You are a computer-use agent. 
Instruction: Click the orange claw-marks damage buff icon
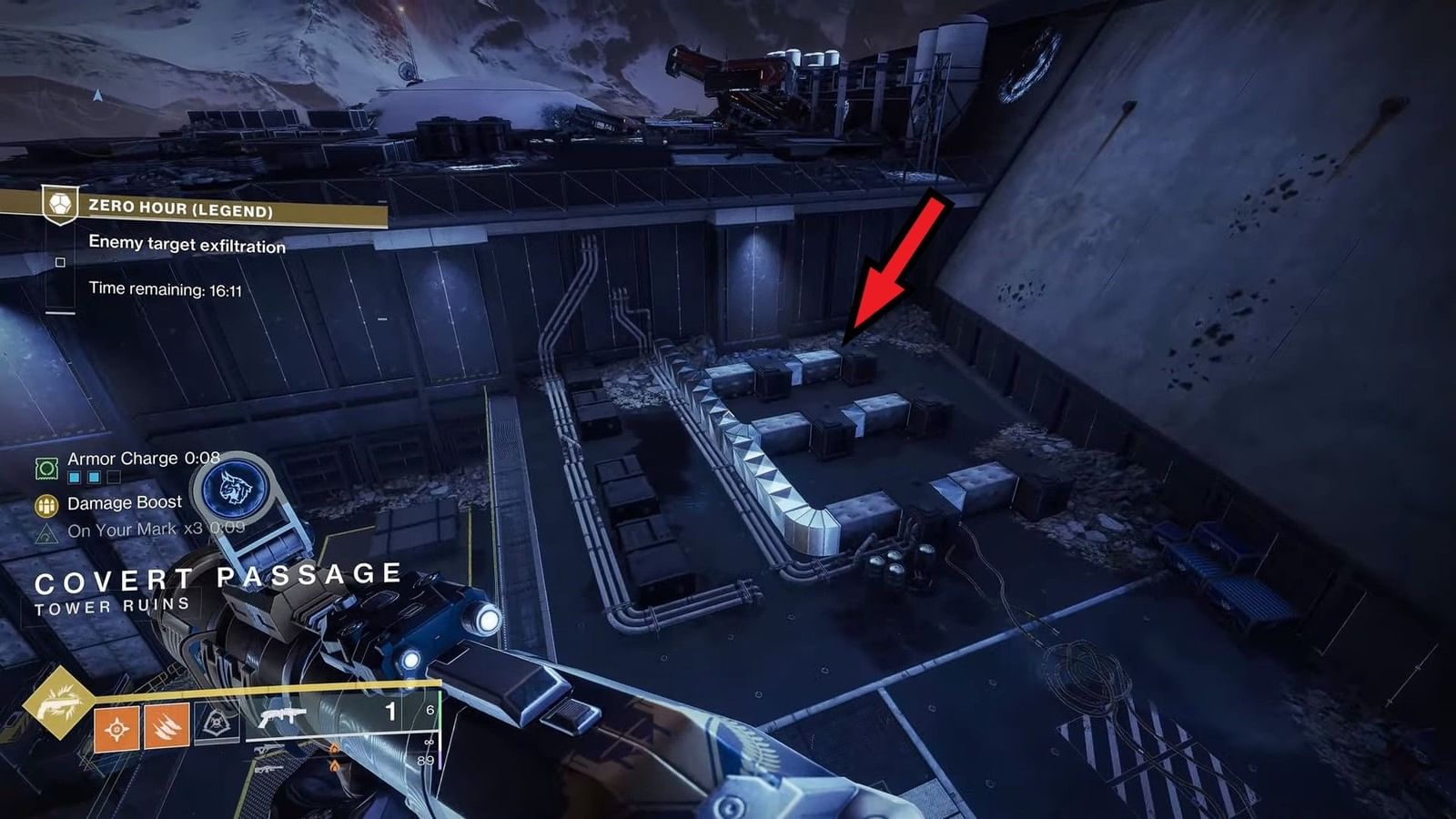tap(167, 728)
